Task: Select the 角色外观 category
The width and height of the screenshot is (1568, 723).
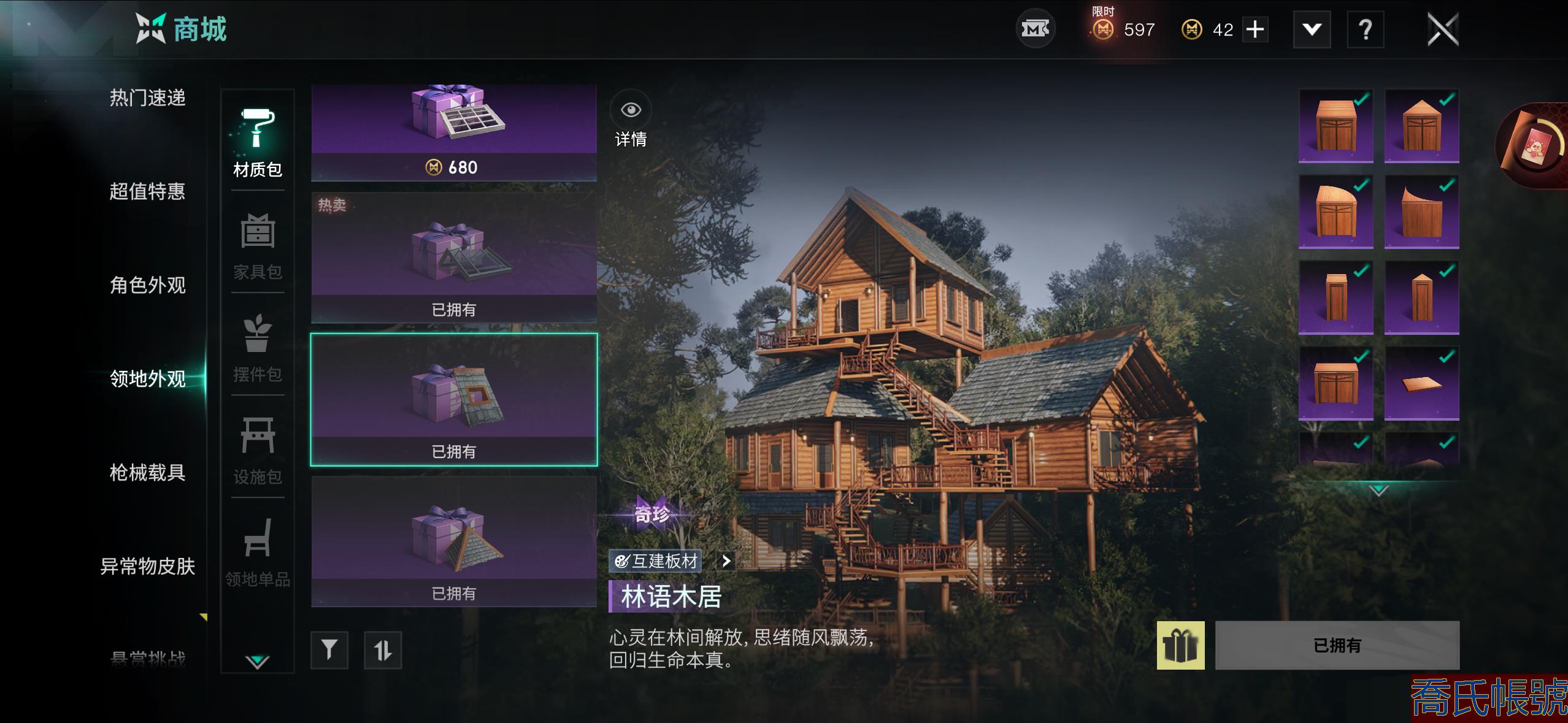Action: [x=147, y=285]
